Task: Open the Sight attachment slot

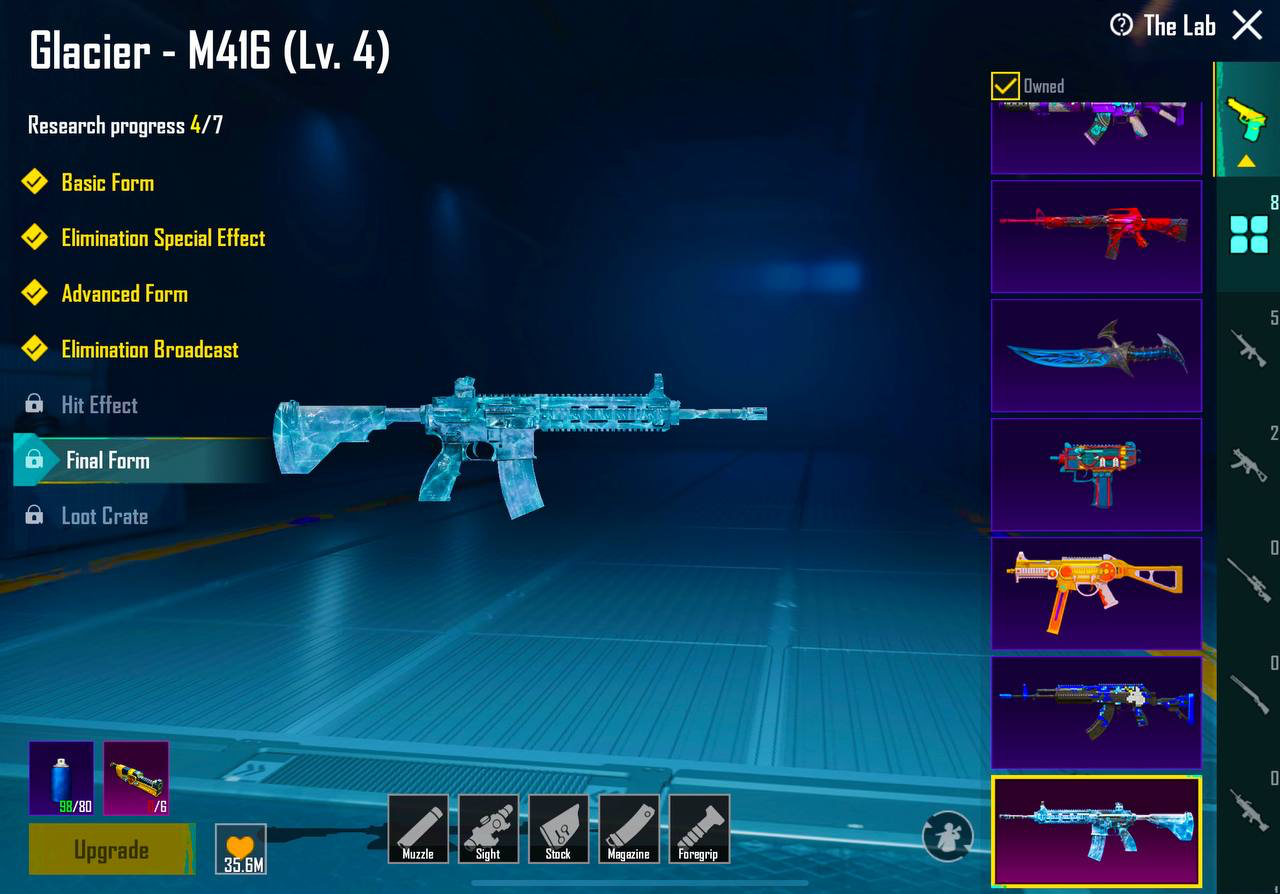Action: coord(488,828)
